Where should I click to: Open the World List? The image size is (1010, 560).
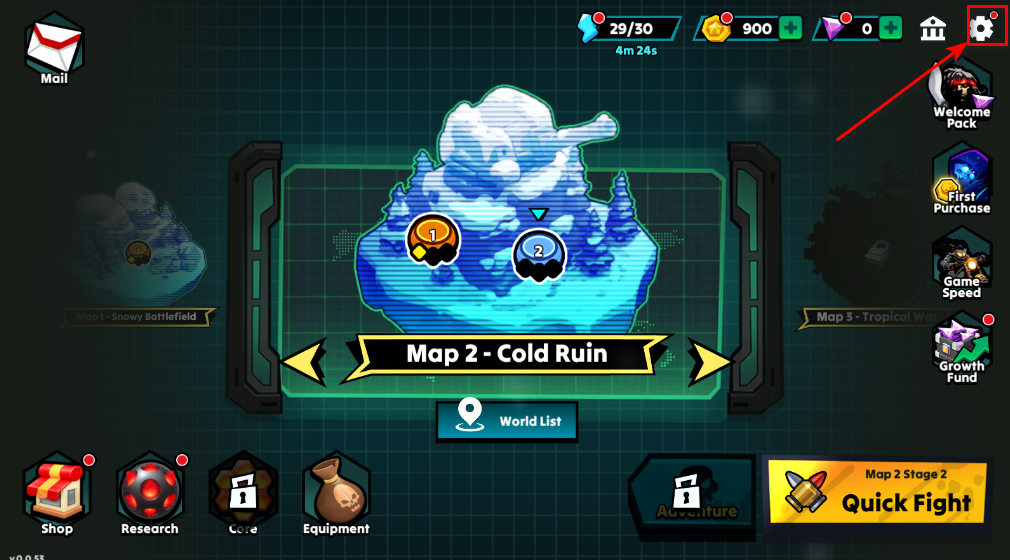(507, 421)
